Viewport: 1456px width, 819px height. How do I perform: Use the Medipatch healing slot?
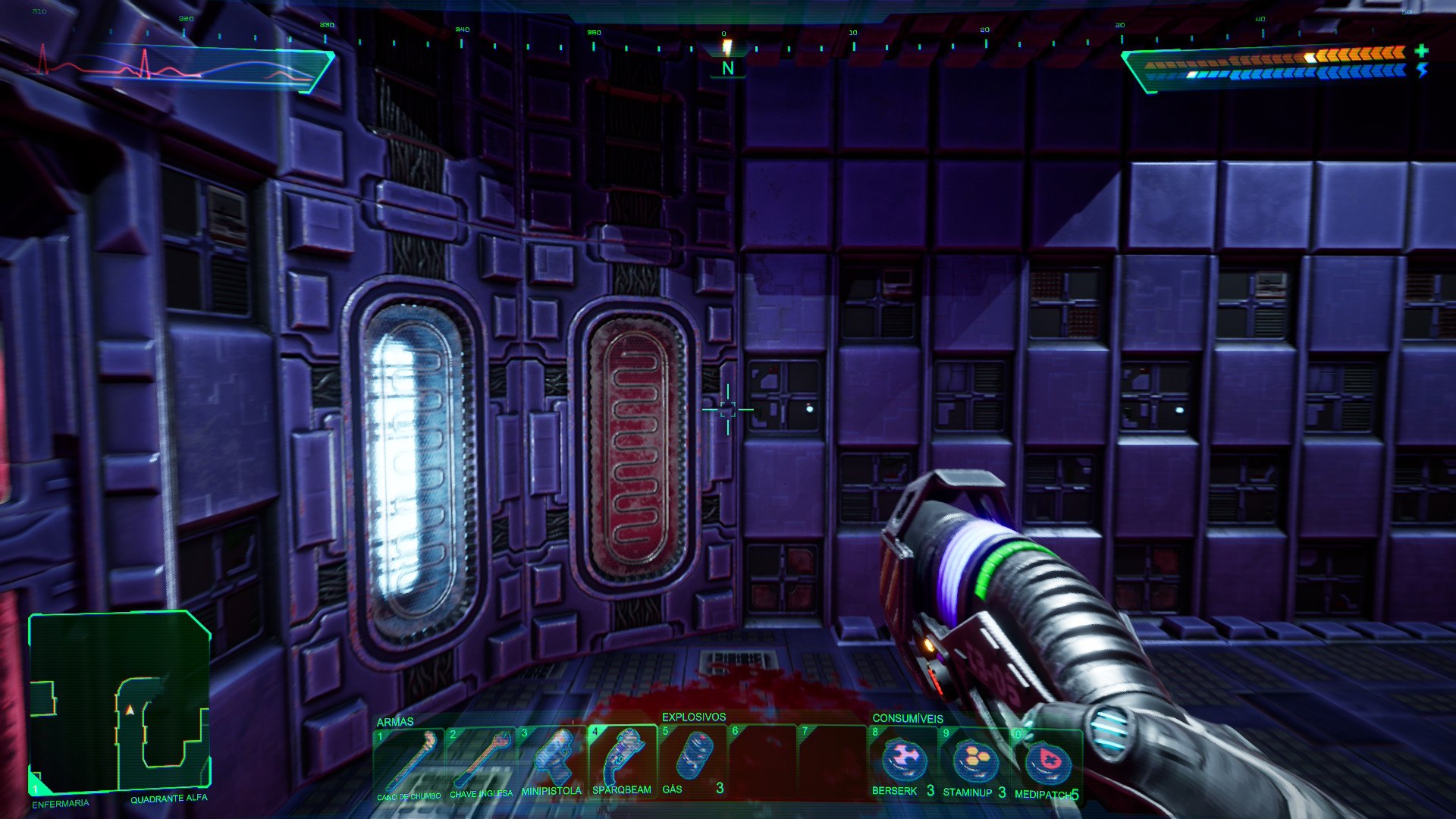pyautogui.click(x=1046, y=762)
